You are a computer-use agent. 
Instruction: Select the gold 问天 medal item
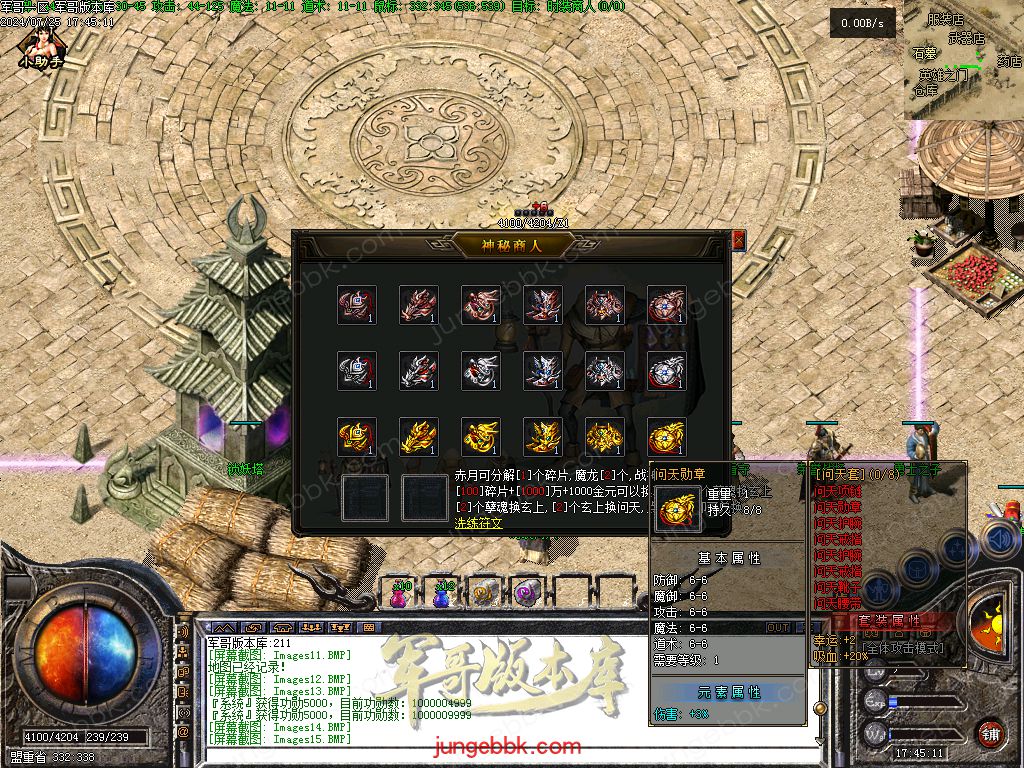point(666,436)
